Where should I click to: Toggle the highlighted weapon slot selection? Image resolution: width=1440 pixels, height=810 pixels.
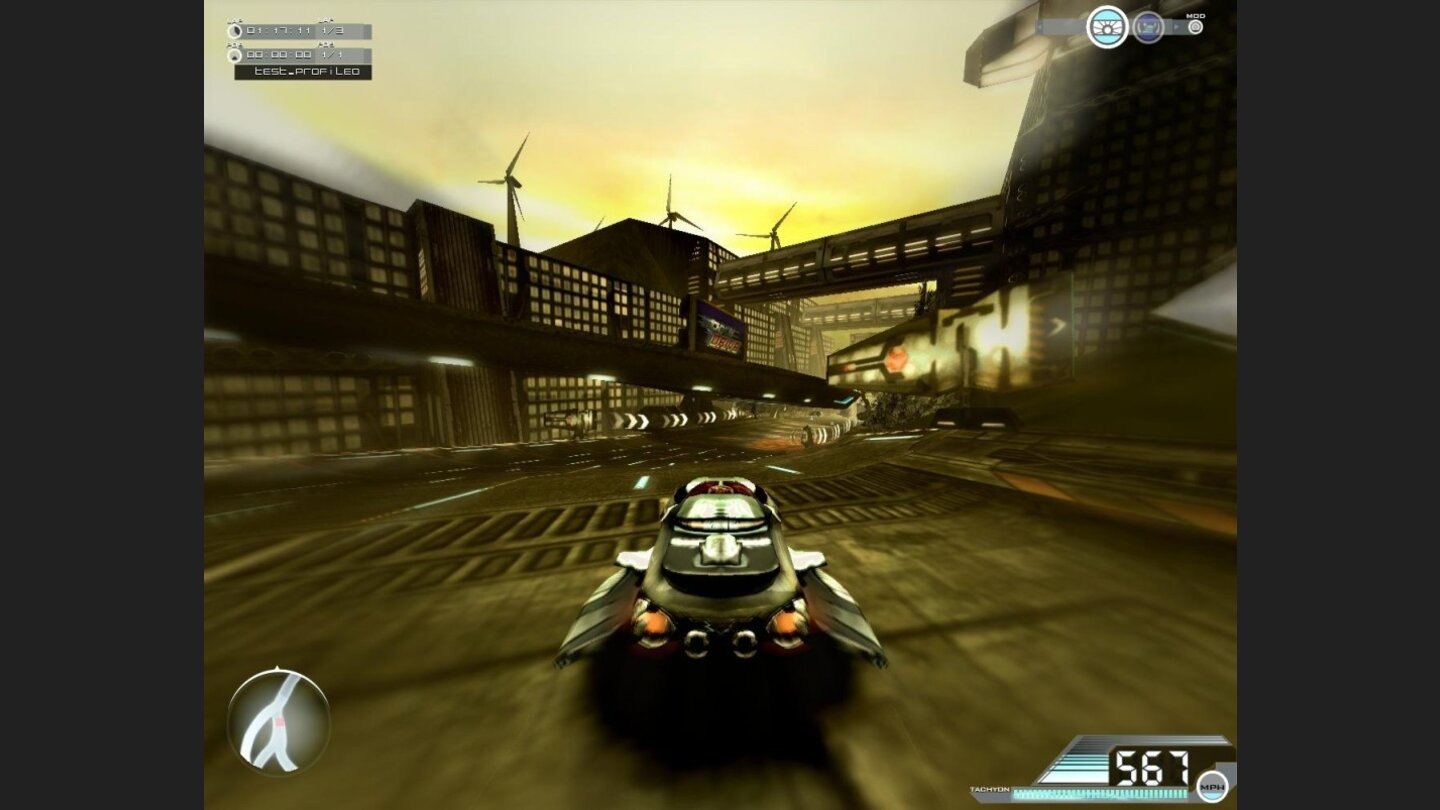1108,28
